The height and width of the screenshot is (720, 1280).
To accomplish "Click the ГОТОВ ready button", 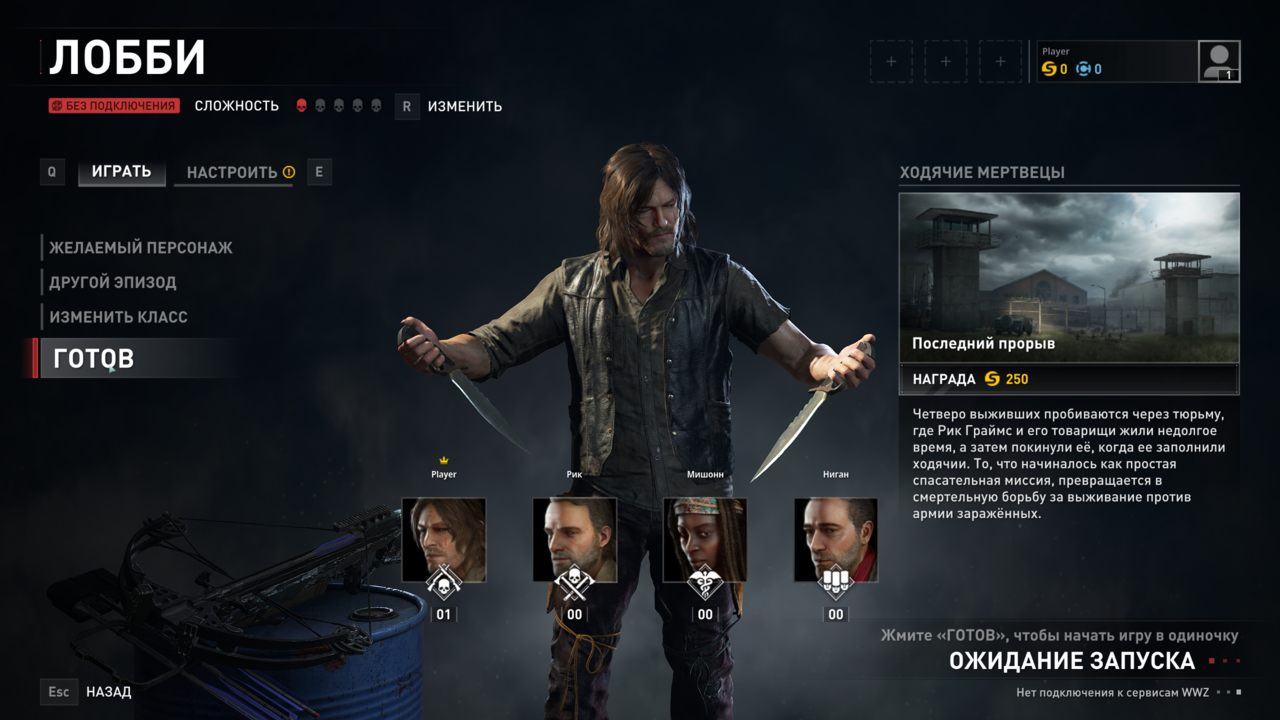I will point(94,358).
